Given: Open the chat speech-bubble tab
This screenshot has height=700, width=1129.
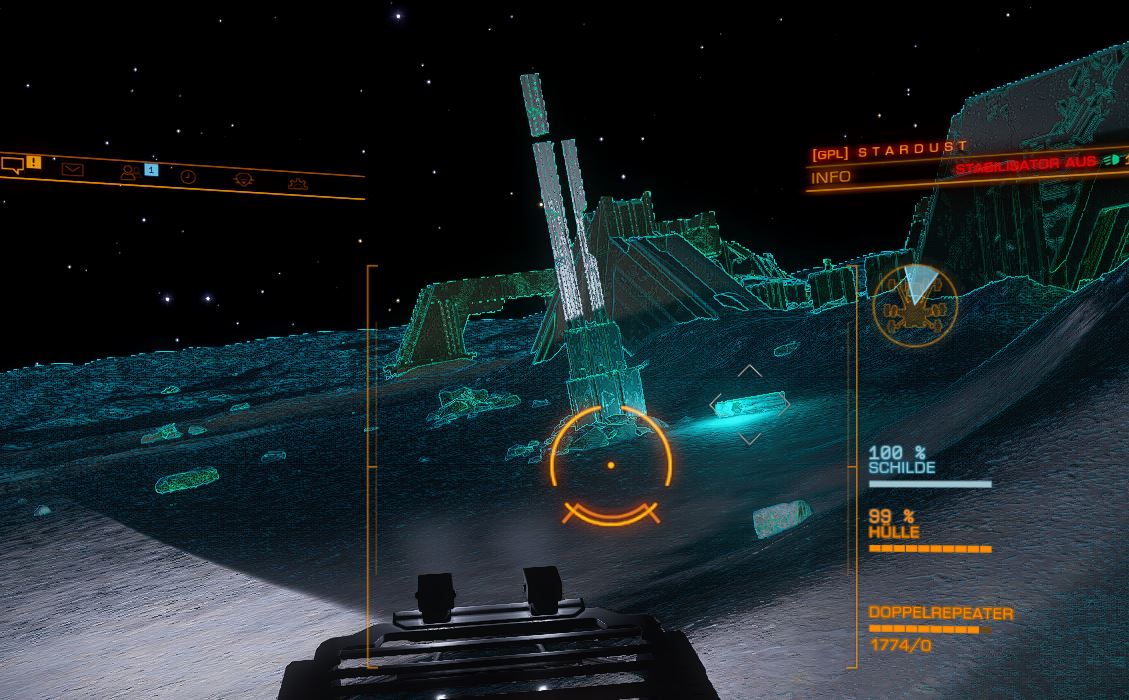Looking at the screenshot, I should click(x=13, y=165).
